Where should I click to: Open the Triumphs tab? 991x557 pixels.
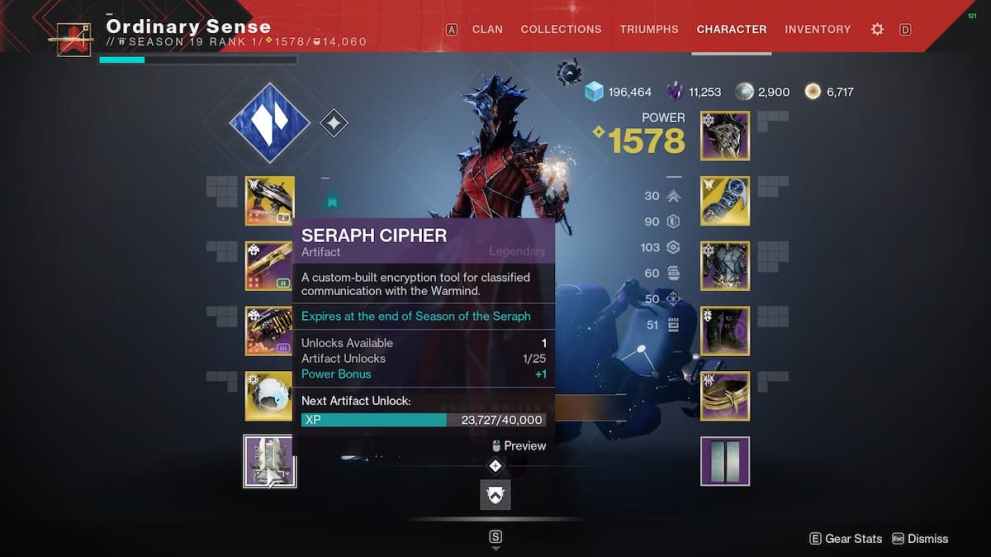click(649, 29)
